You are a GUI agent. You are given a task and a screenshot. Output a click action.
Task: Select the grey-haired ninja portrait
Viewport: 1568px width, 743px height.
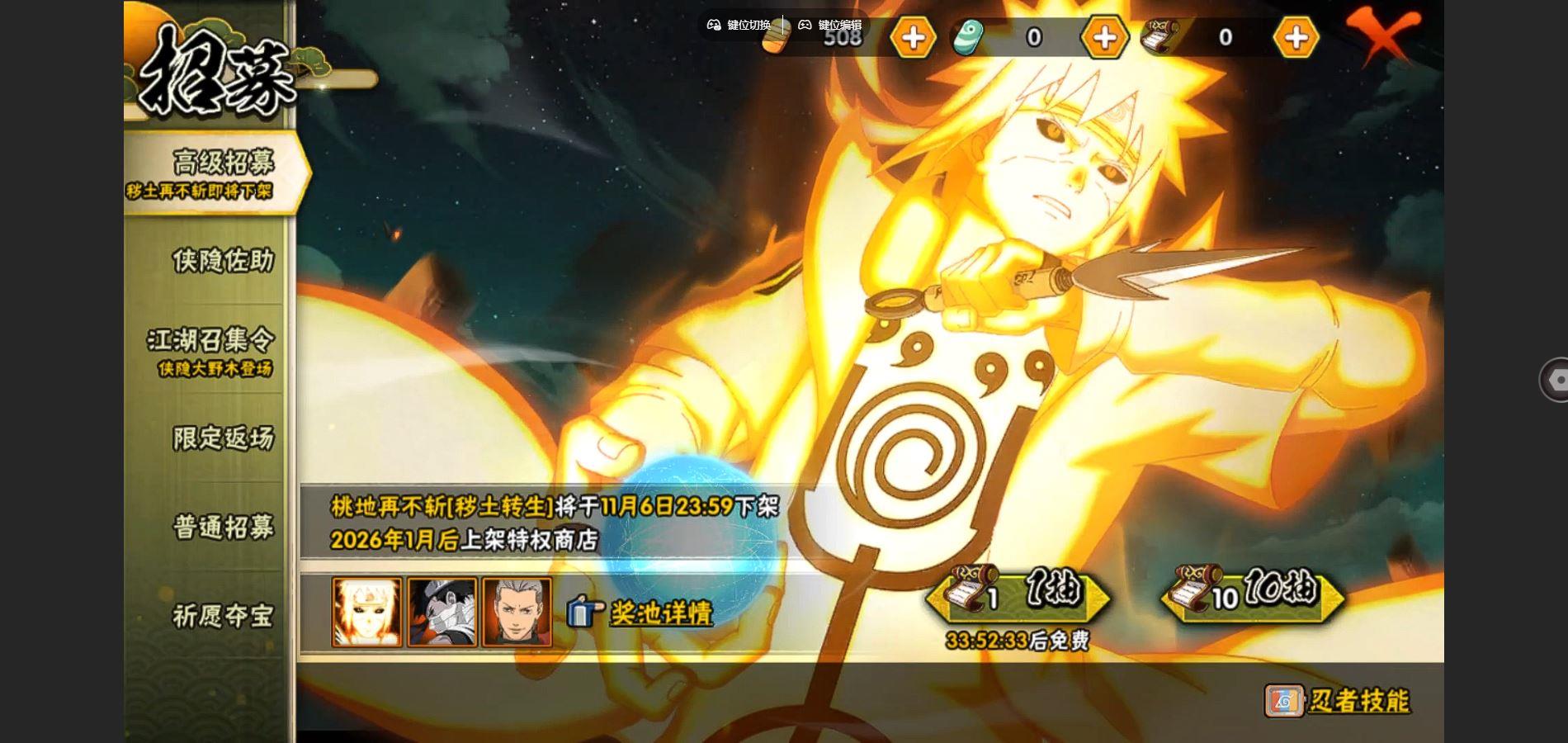point(517,612)
